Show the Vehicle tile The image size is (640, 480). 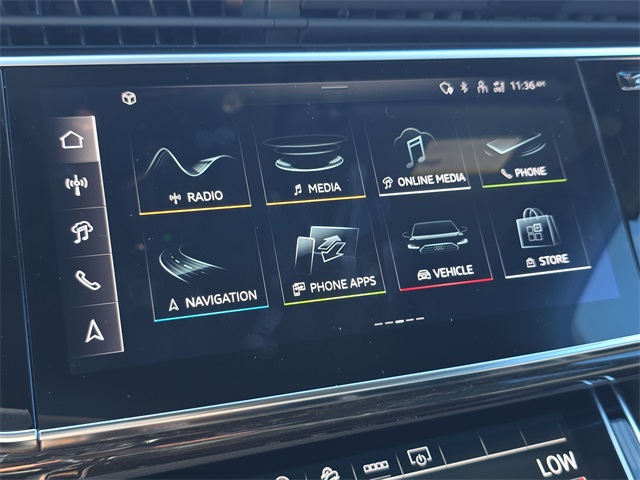tap(442, 250)
